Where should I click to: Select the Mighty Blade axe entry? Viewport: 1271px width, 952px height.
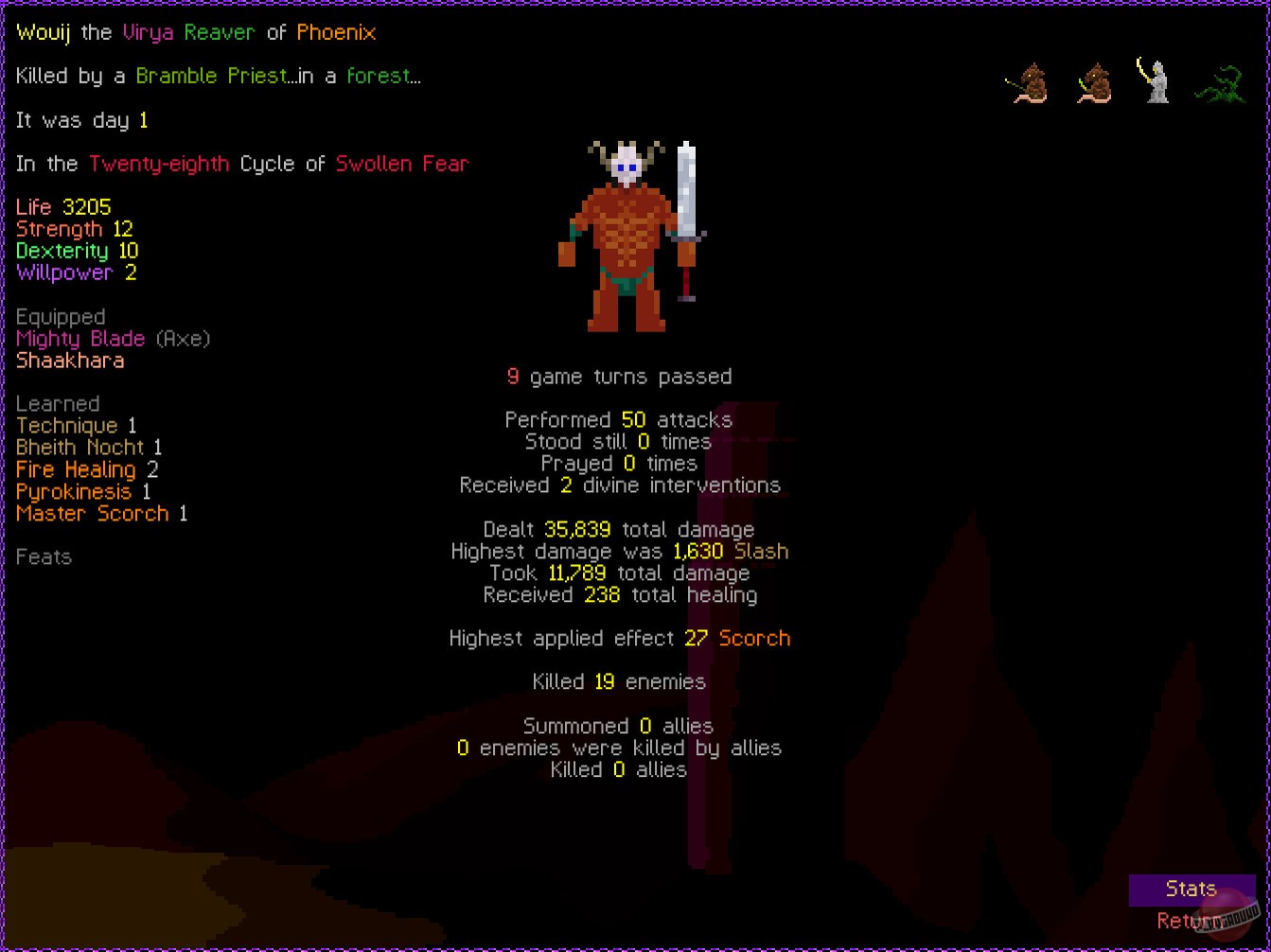[80, 338]
